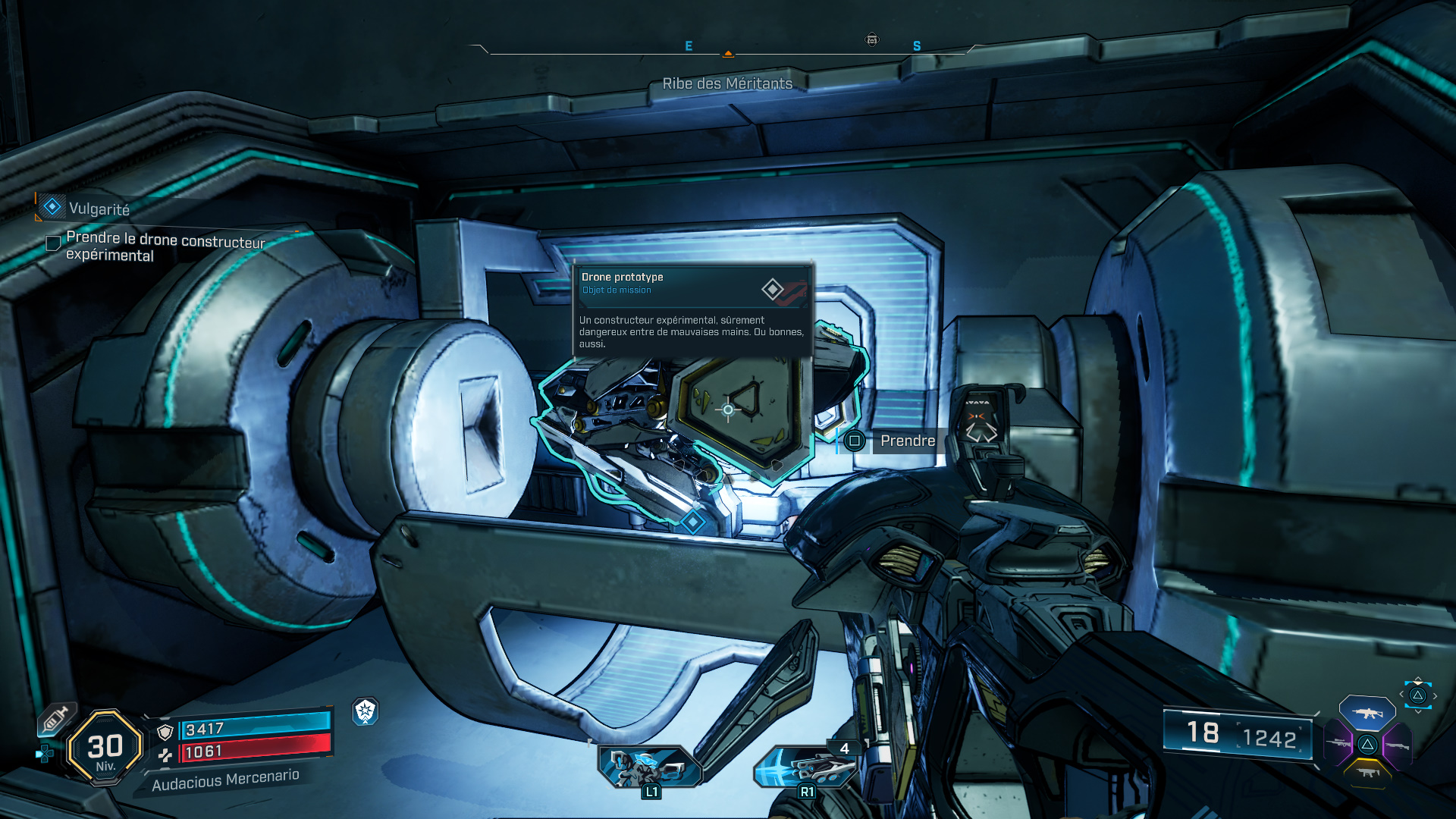1456x819 pixels.
Task: Click the blue d-pad indicator icon
Action: point(45,754)
